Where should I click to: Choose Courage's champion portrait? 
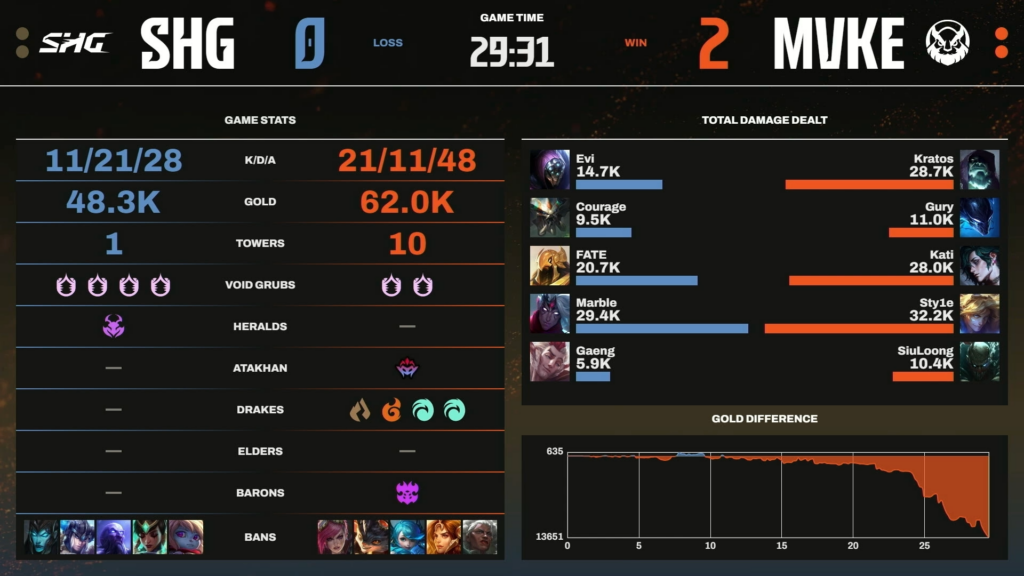[549, 217]
